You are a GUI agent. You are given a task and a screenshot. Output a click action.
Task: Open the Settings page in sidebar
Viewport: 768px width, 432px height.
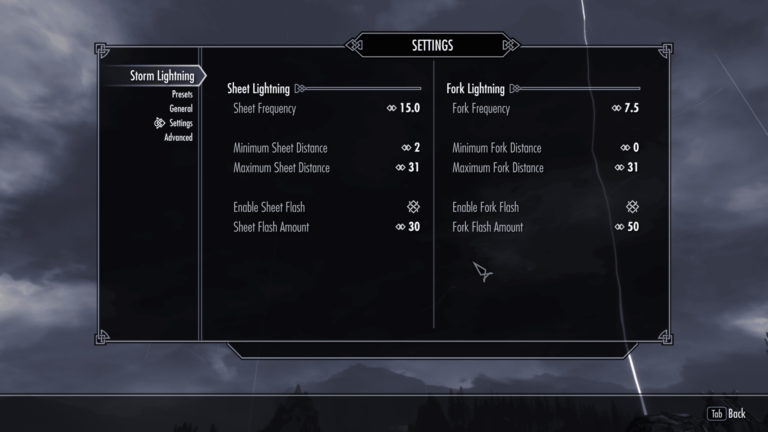pyautogui.click(x=180, y=123)
